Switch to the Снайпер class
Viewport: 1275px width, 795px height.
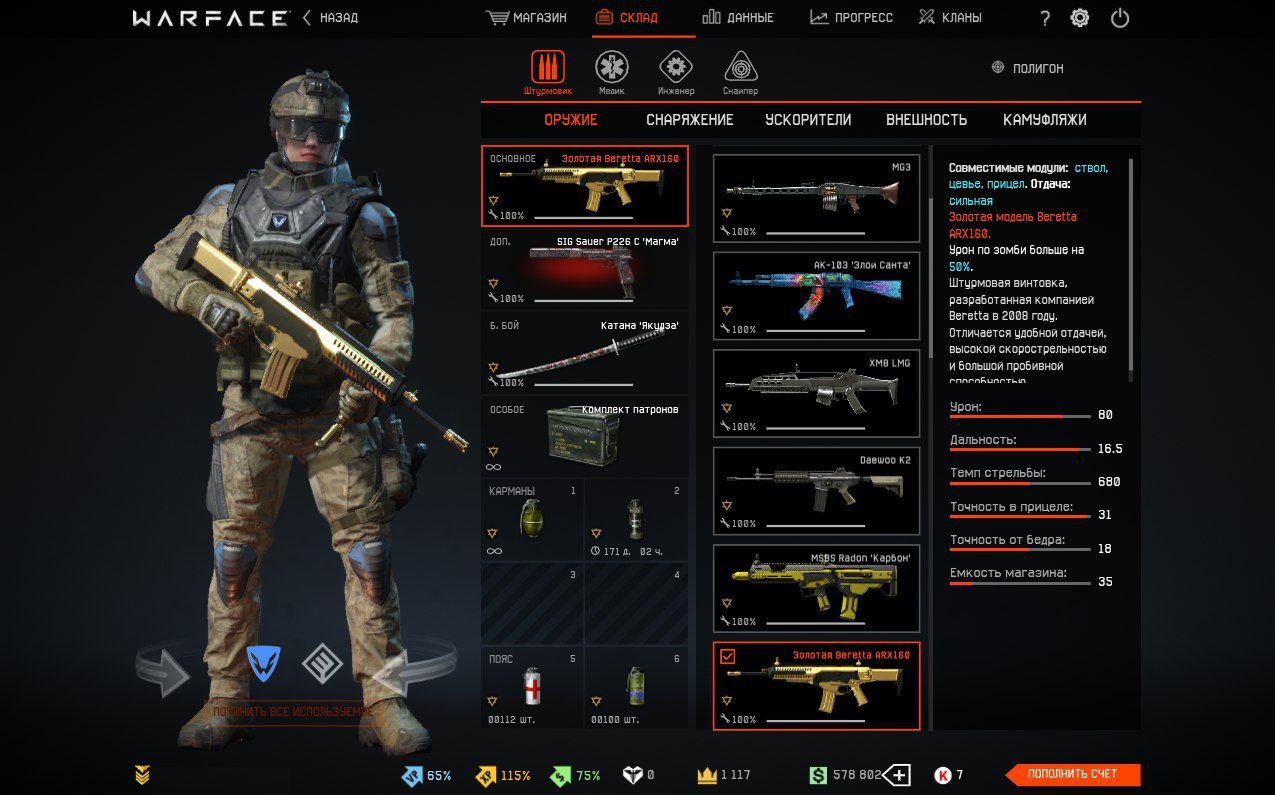[x=740, y=69]
